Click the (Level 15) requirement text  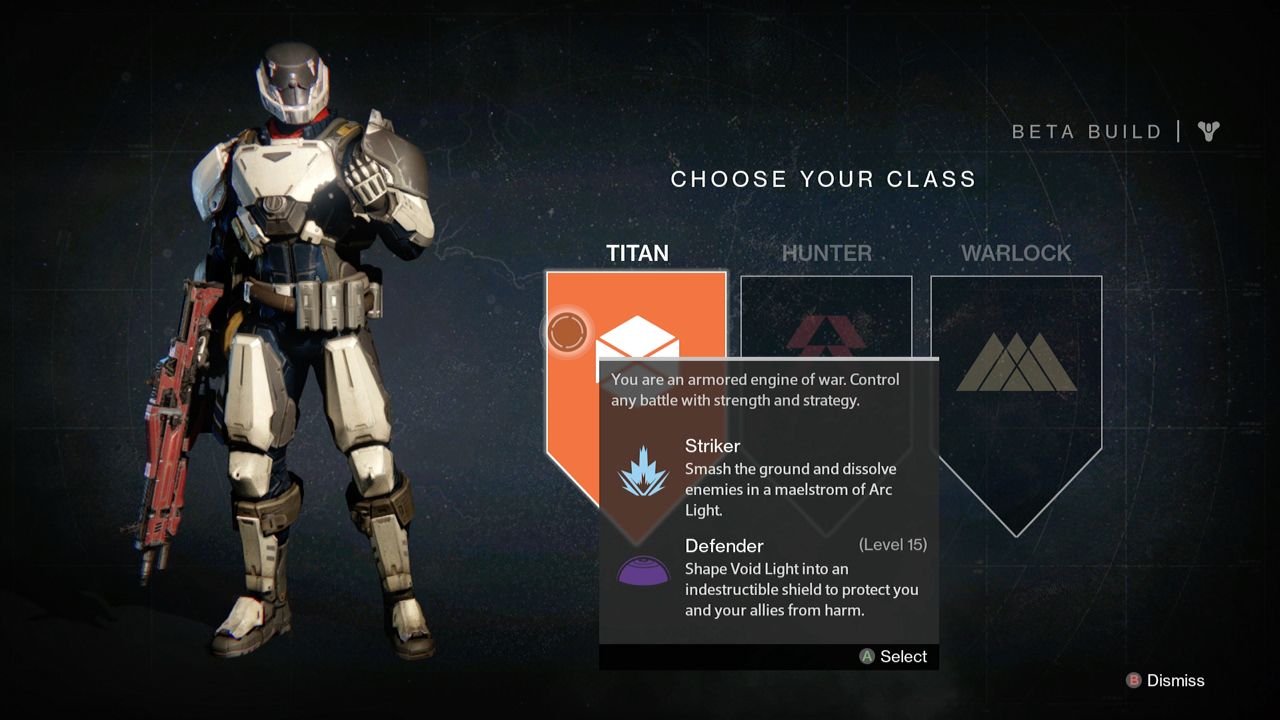tap(895, 544)
